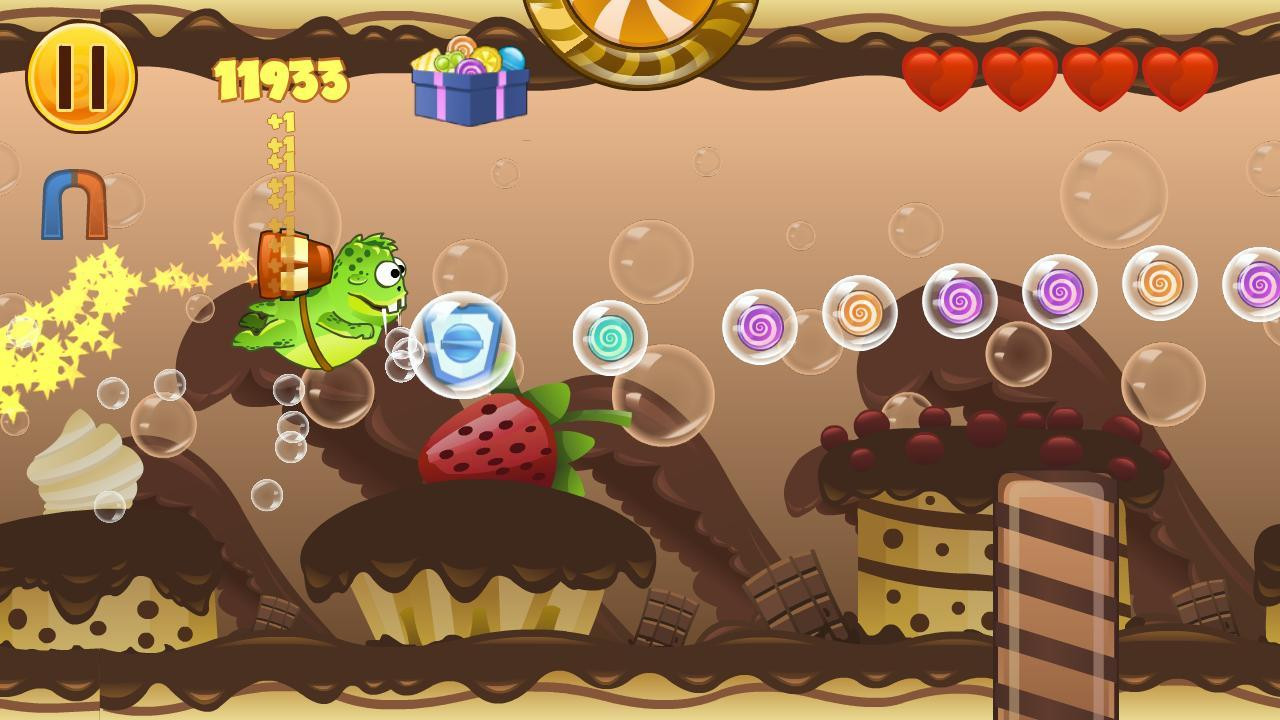Click the strawberry on the cupcake
Image resolution: width=1280 pixels, height=720 pixels.
(x=490, y=440)
